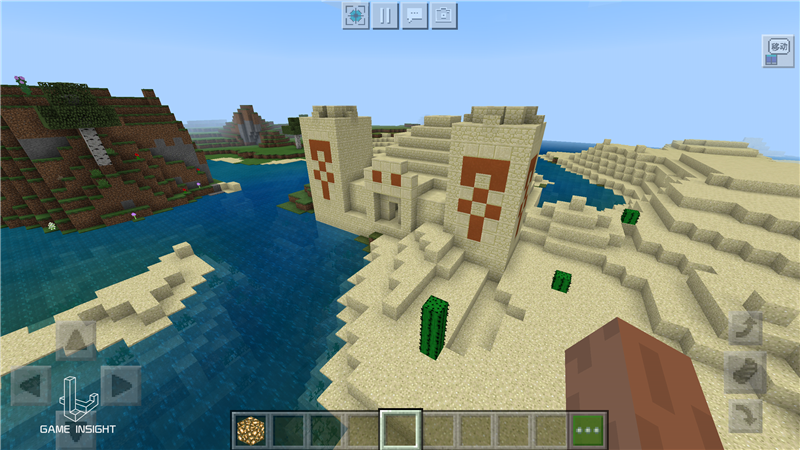Tap the fly down button
800x450 pixels.
[x=745, y=415]
